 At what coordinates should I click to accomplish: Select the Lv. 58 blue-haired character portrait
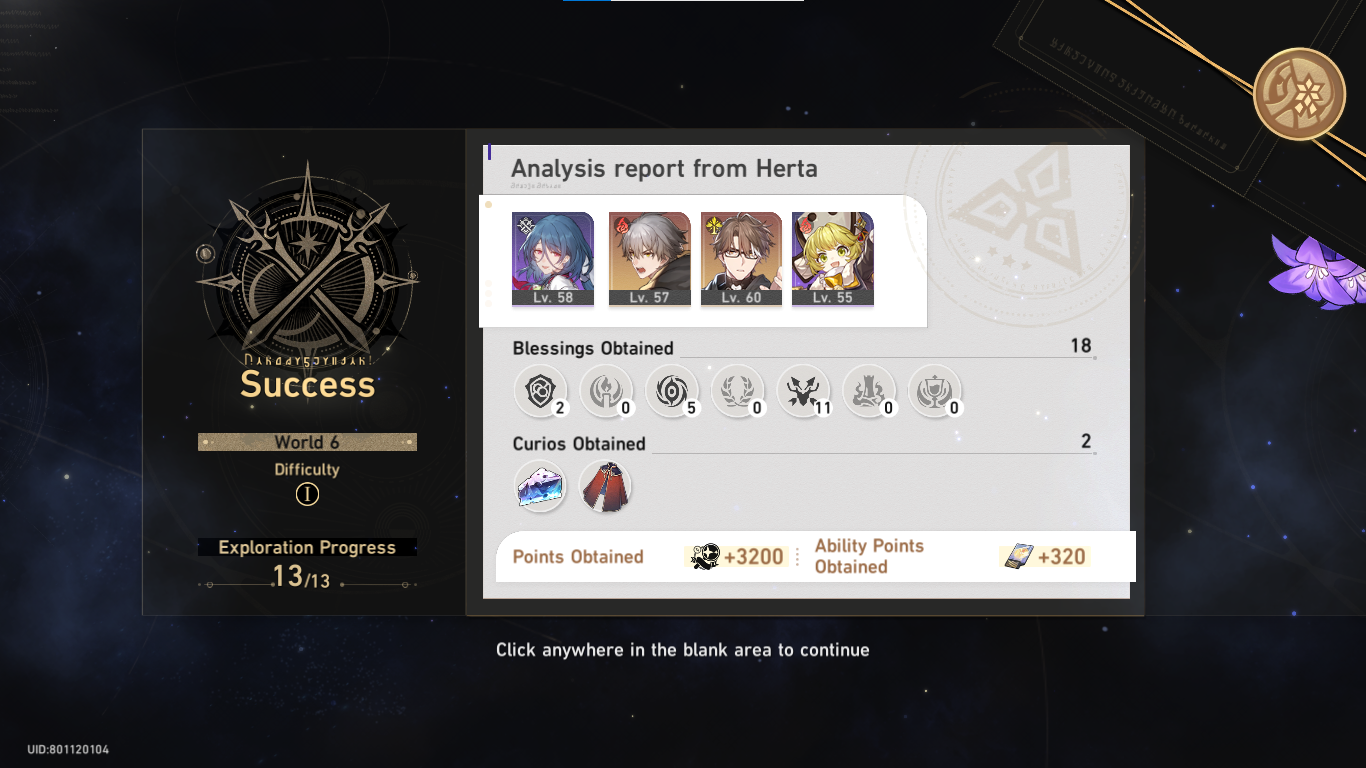tap(553, 253)
